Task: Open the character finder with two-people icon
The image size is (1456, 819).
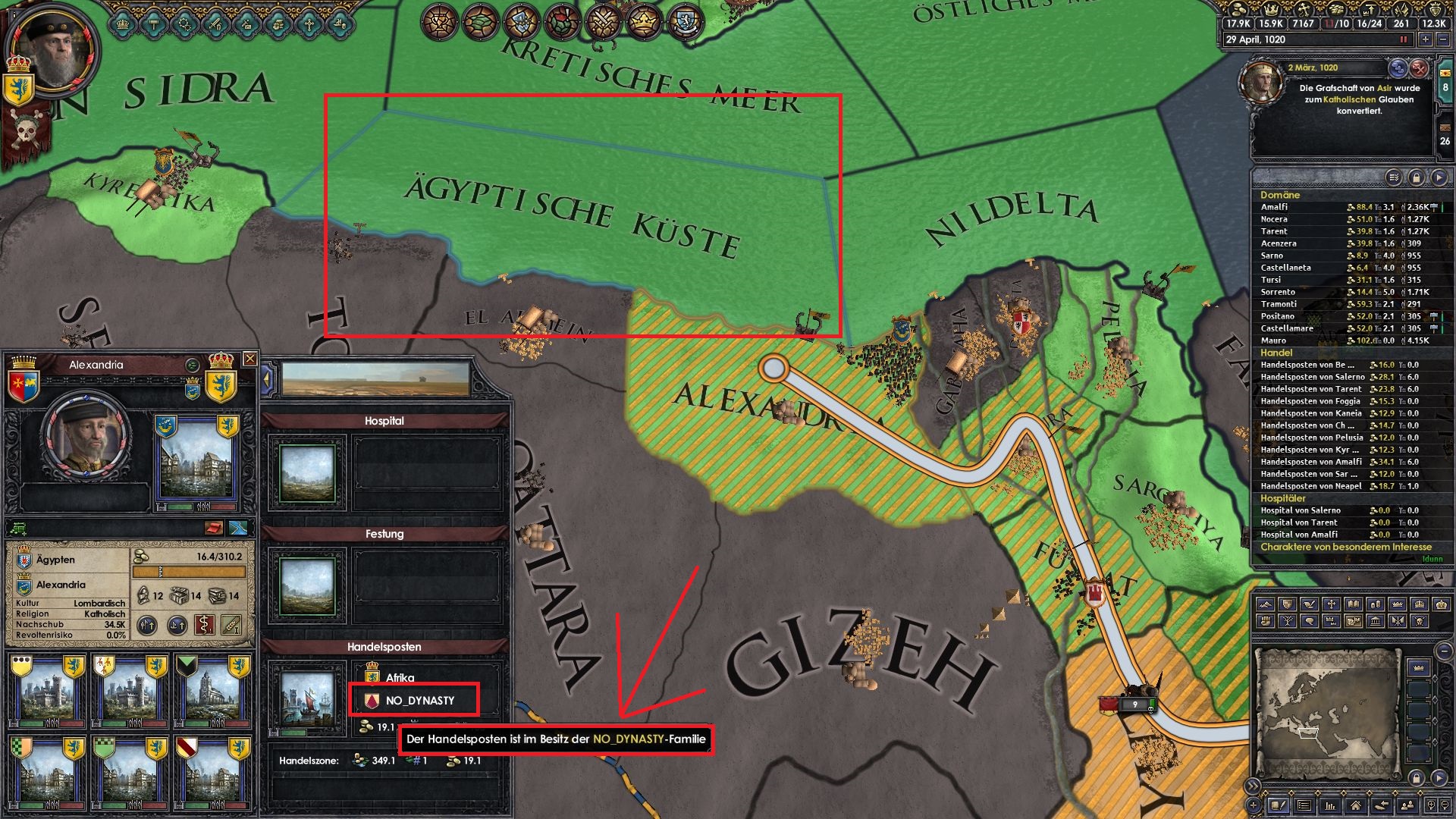Action: pos(1407,807)
